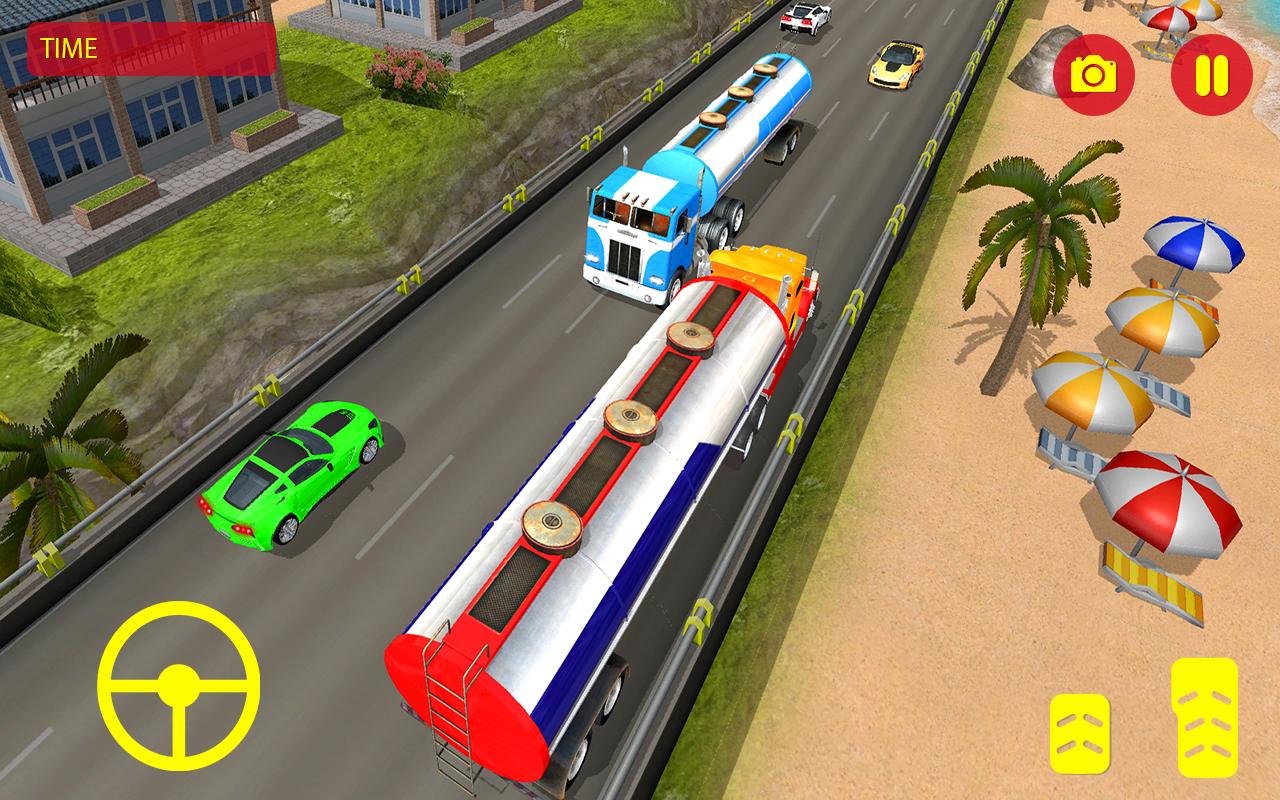This screenshot has width=1280, height=800.
Task: Step on the tall yellow accelerator pedal
Action: click(1204, 717)
